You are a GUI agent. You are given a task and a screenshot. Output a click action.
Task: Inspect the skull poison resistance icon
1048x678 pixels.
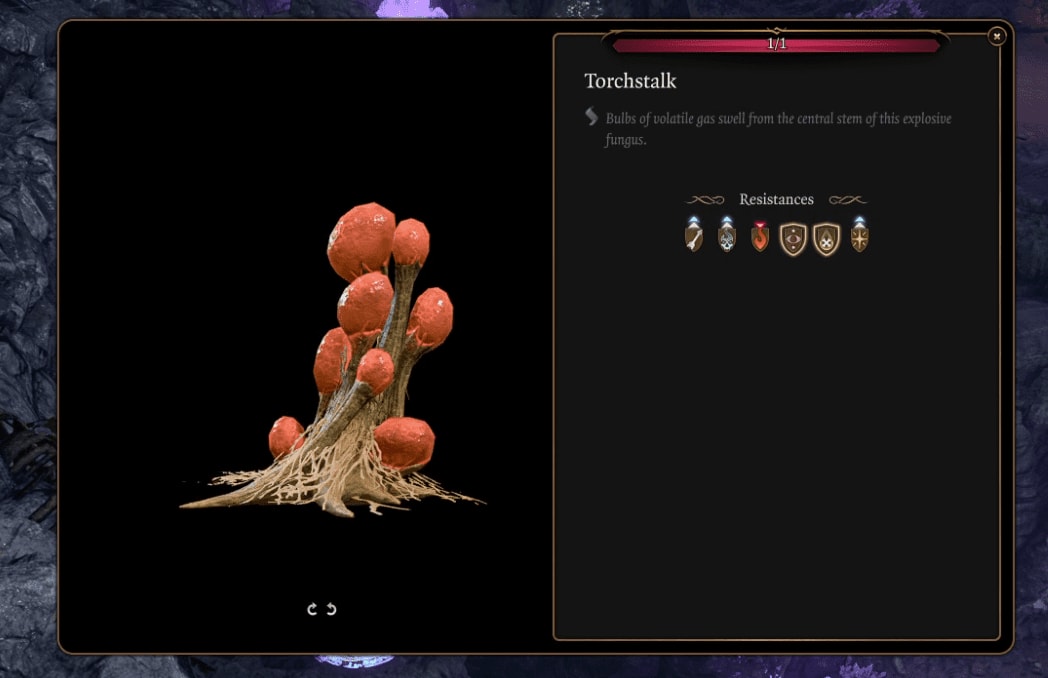(x=727, y=238)
